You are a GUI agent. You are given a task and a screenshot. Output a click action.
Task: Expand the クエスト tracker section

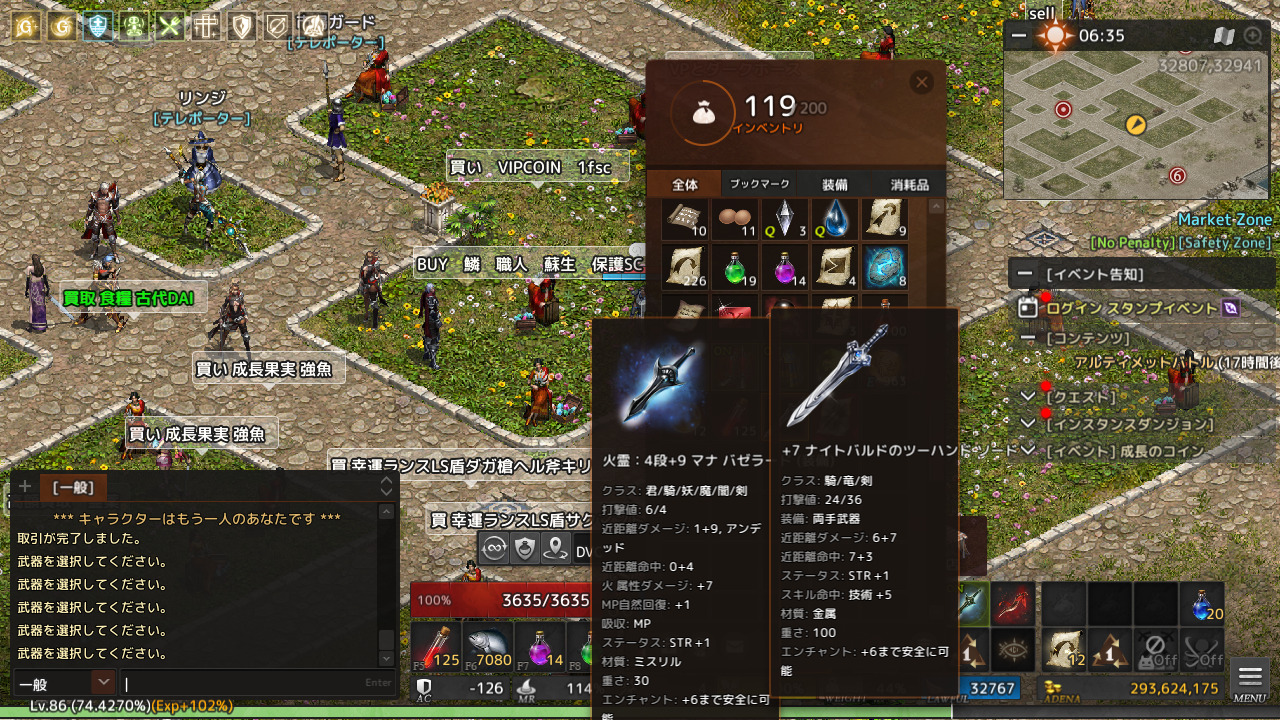click(1027, 397)
